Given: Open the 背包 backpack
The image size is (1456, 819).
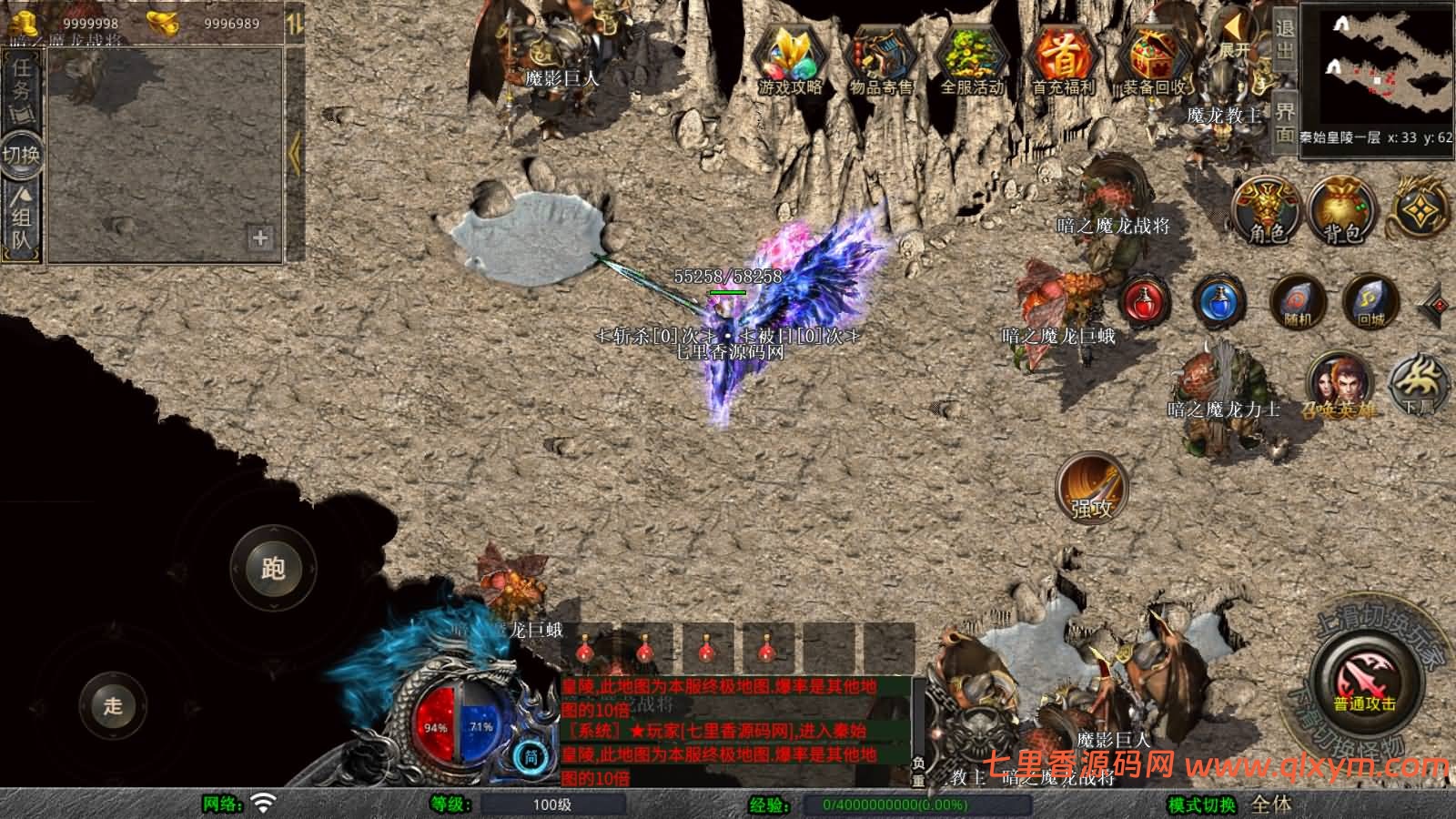Looking at the screenshot, I should (1342, 210).
